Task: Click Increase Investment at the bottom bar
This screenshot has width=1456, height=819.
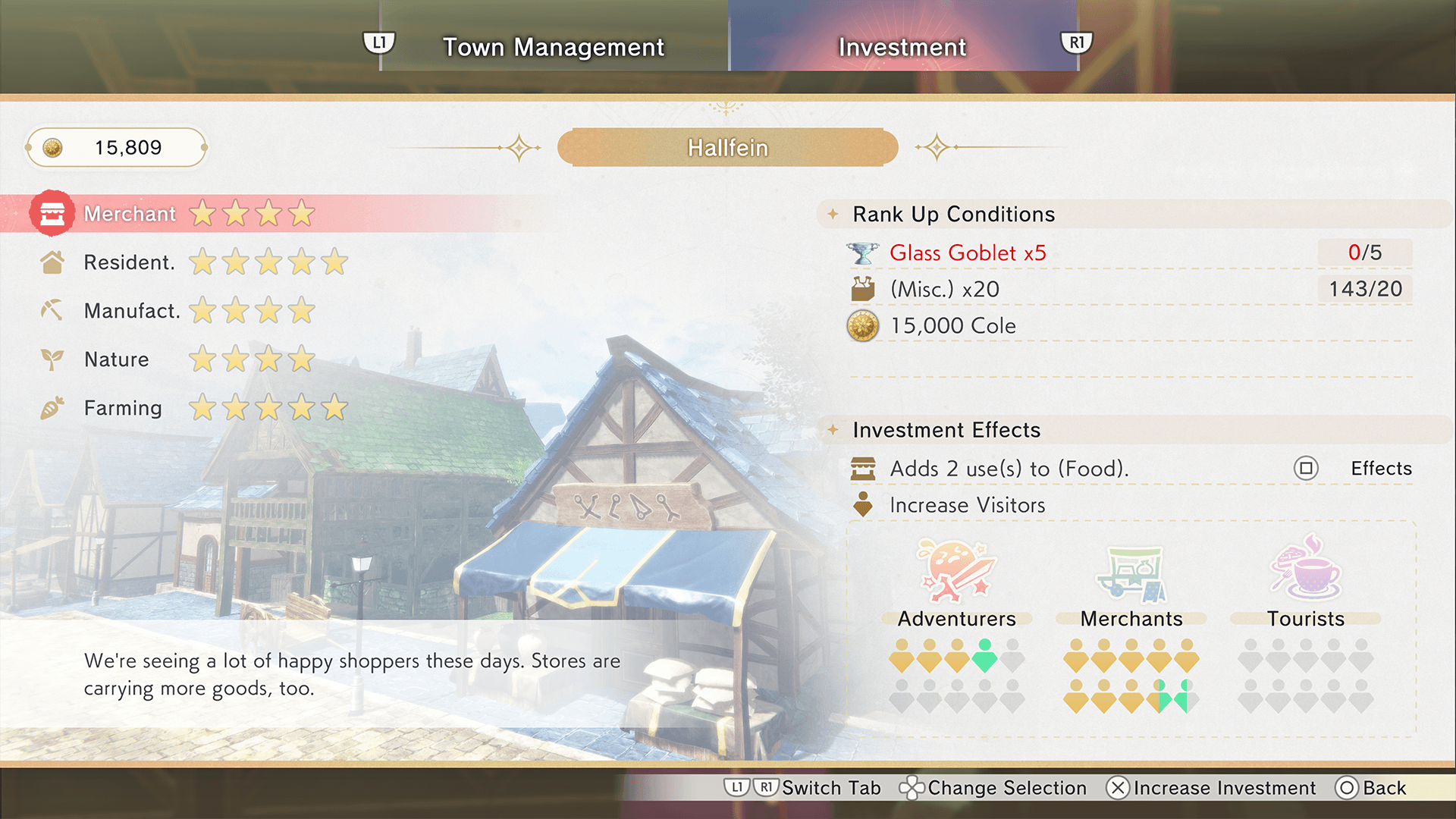Action: tap(1212, 788)
